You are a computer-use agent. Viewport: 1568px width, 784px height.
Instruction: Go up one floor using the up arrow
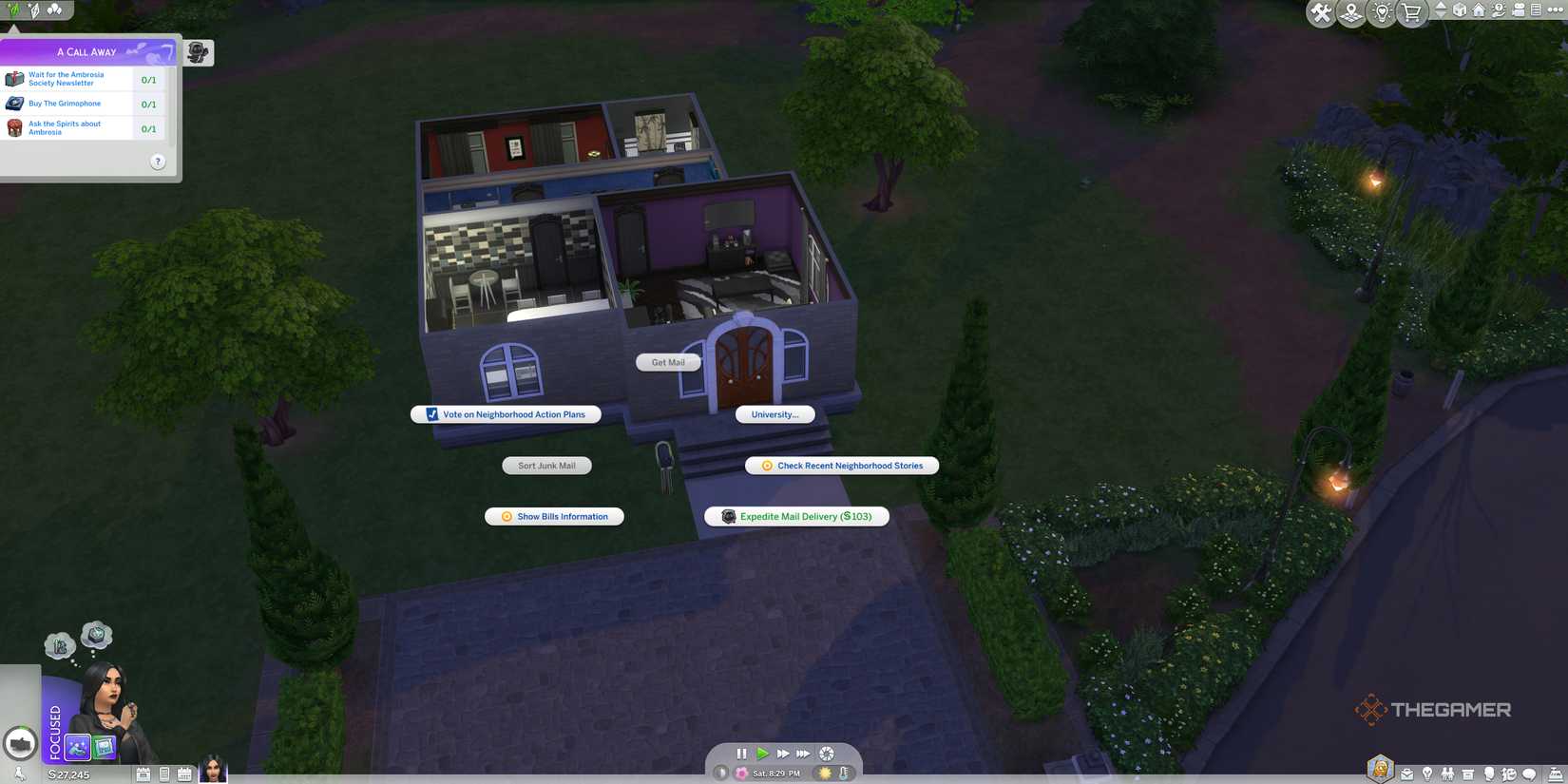point(1441,7)
